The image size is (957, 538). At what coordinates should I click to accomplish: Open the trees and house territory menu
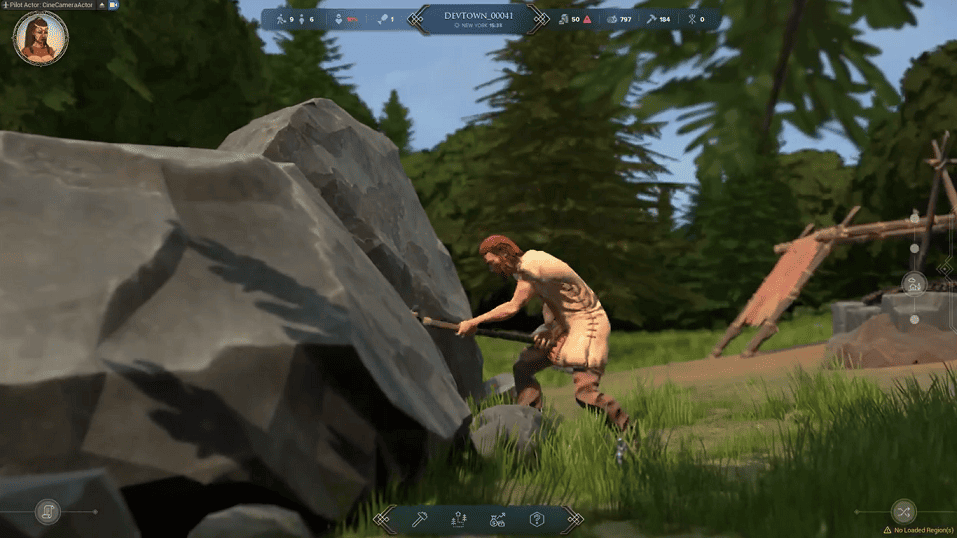(x=459, y=519)
